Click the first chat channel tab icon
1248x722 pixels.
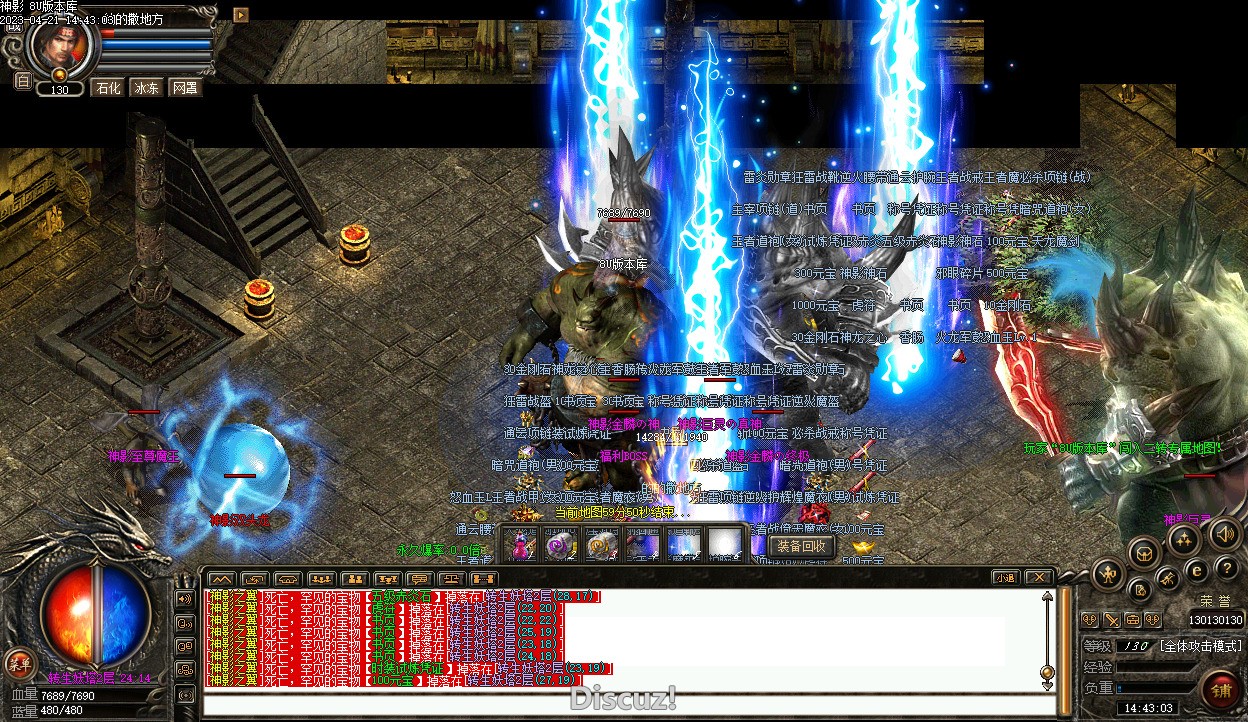tap(221, 578)
